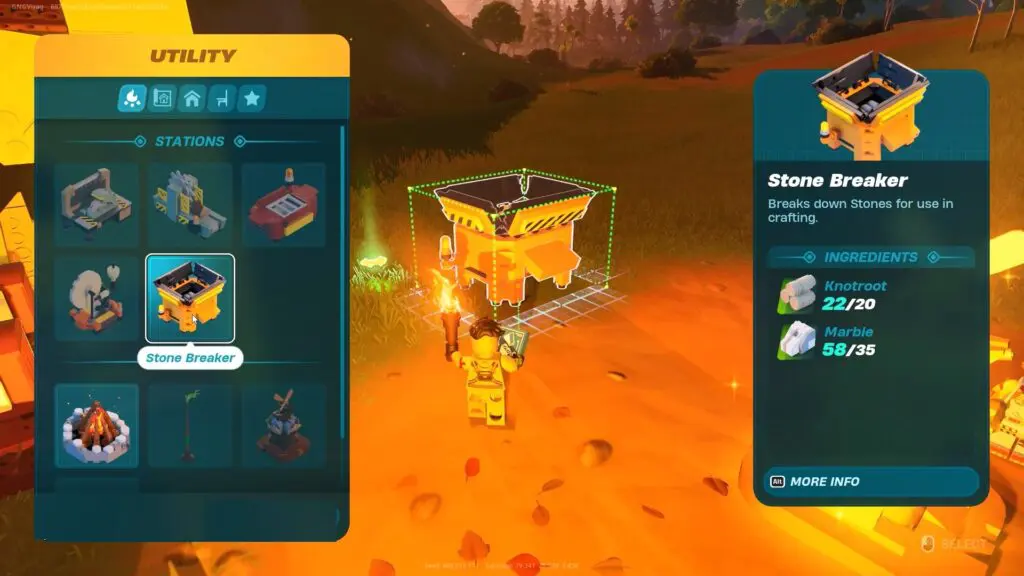Select the Stone Breaker station tile
Viewport: 1024px width, 576px height.
pos(190,298)
